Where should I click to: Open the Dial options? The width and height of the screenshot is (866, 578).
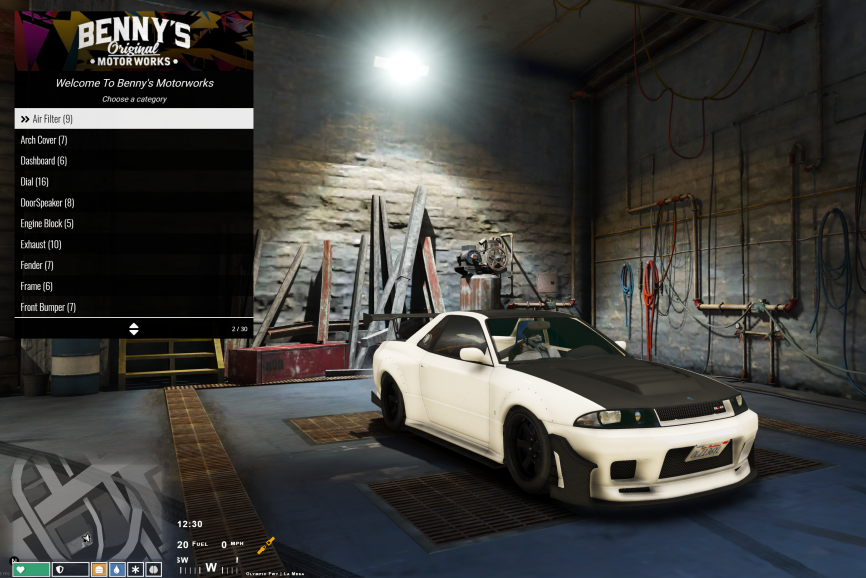(133, 182)
